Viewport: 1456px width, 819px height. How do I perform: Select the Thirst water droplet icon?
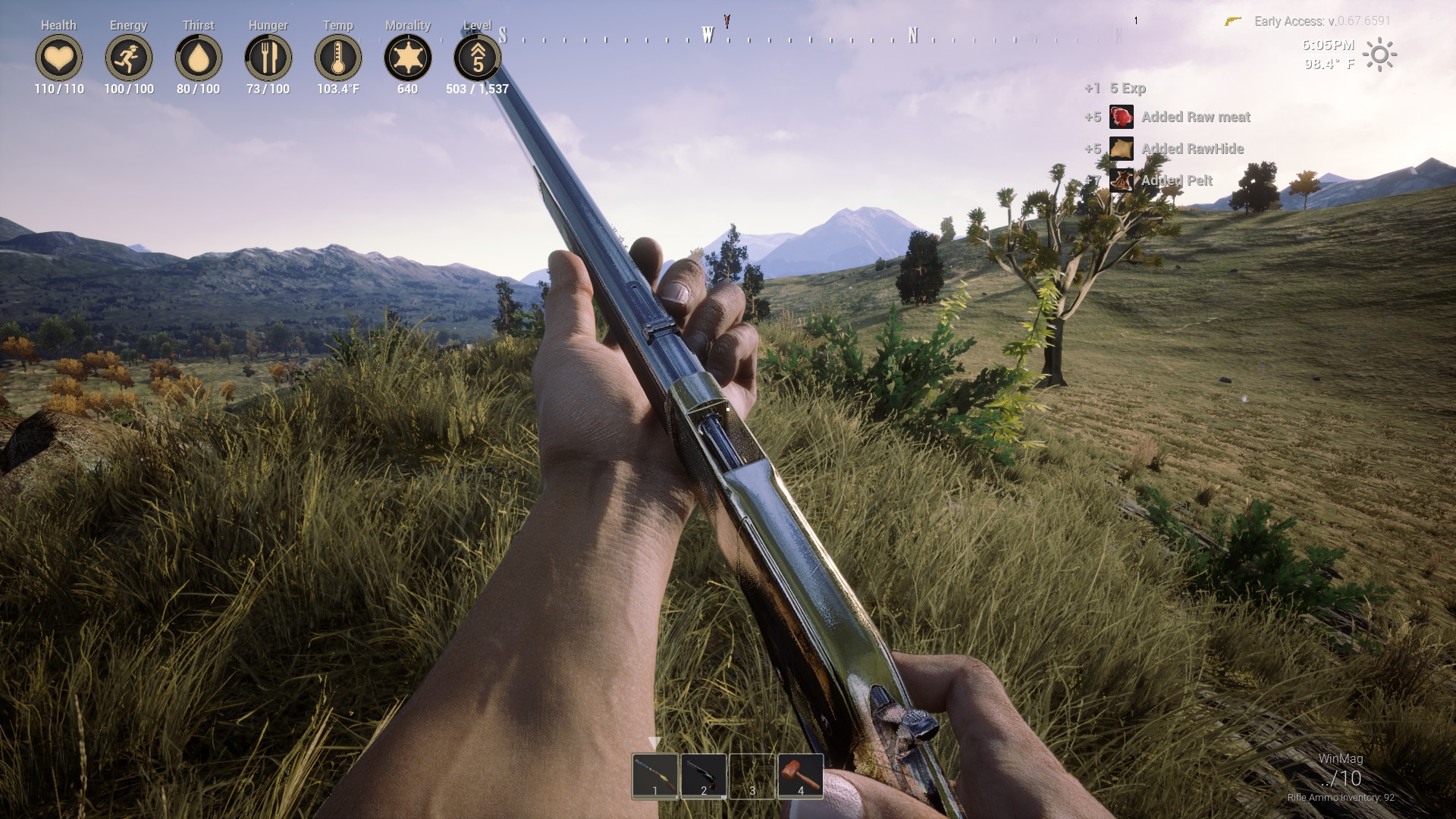click(x=198, y=58)
